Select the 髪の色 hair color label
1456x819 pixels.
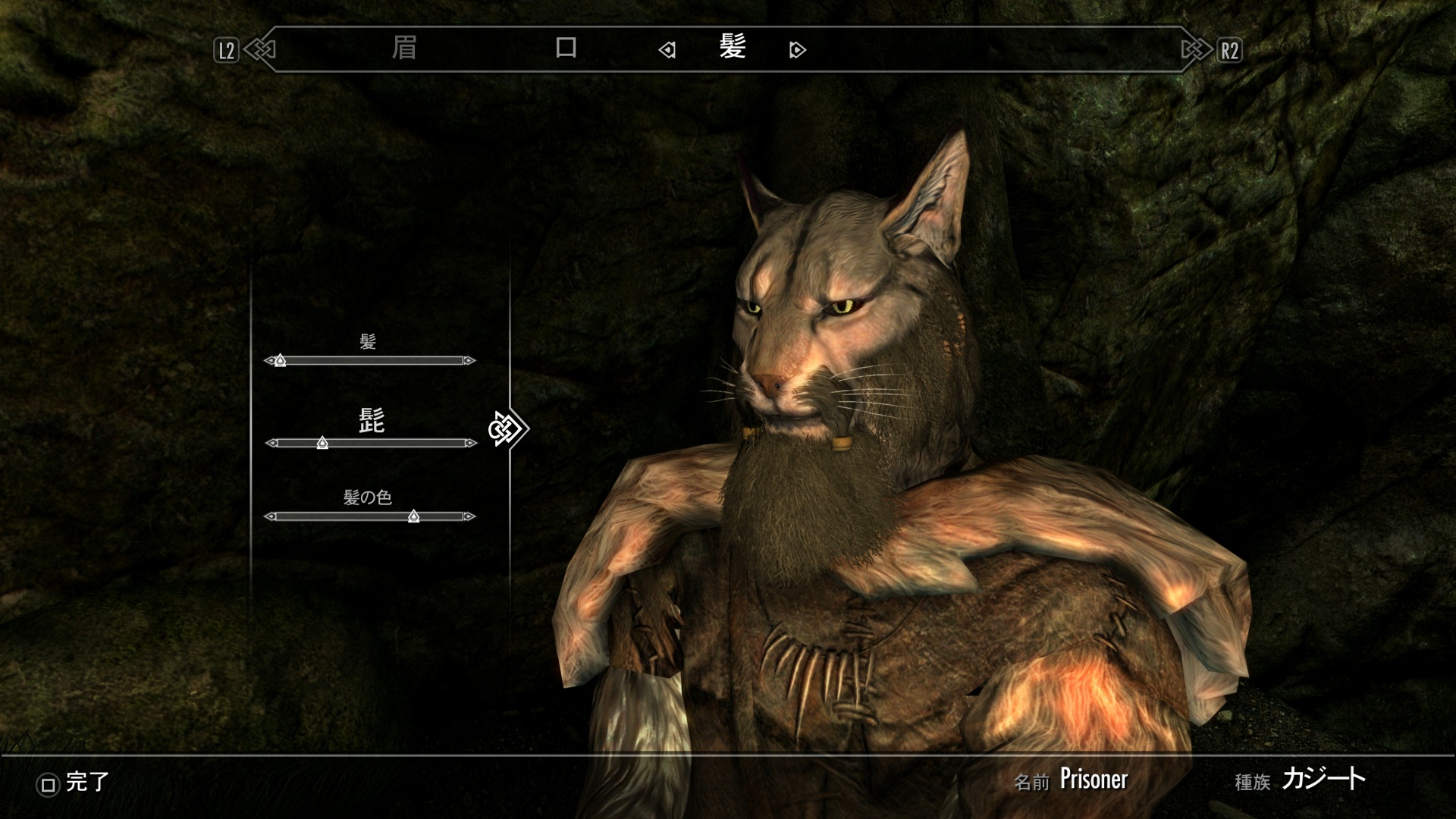(368, 497)
